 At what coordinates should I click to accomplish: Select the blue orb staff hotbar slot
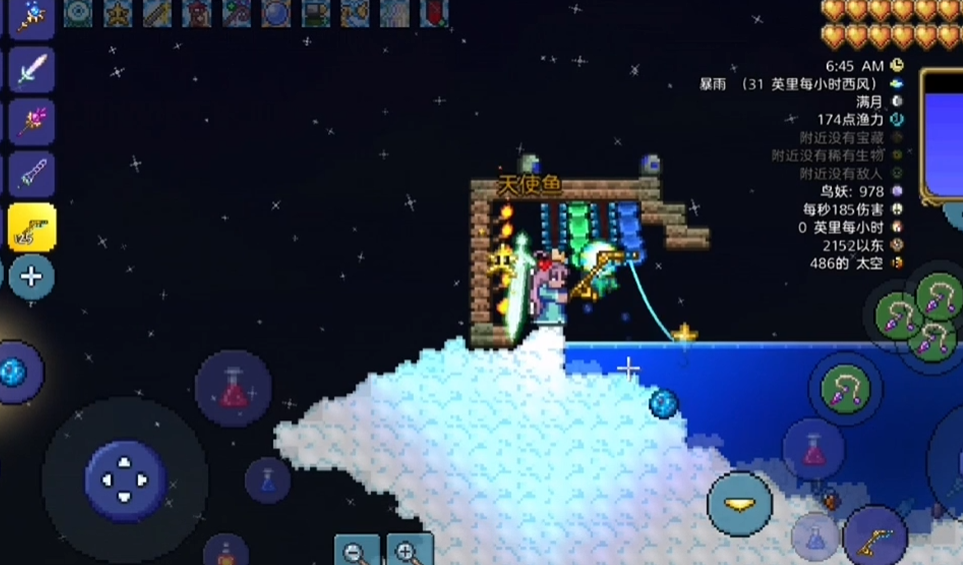31,17
